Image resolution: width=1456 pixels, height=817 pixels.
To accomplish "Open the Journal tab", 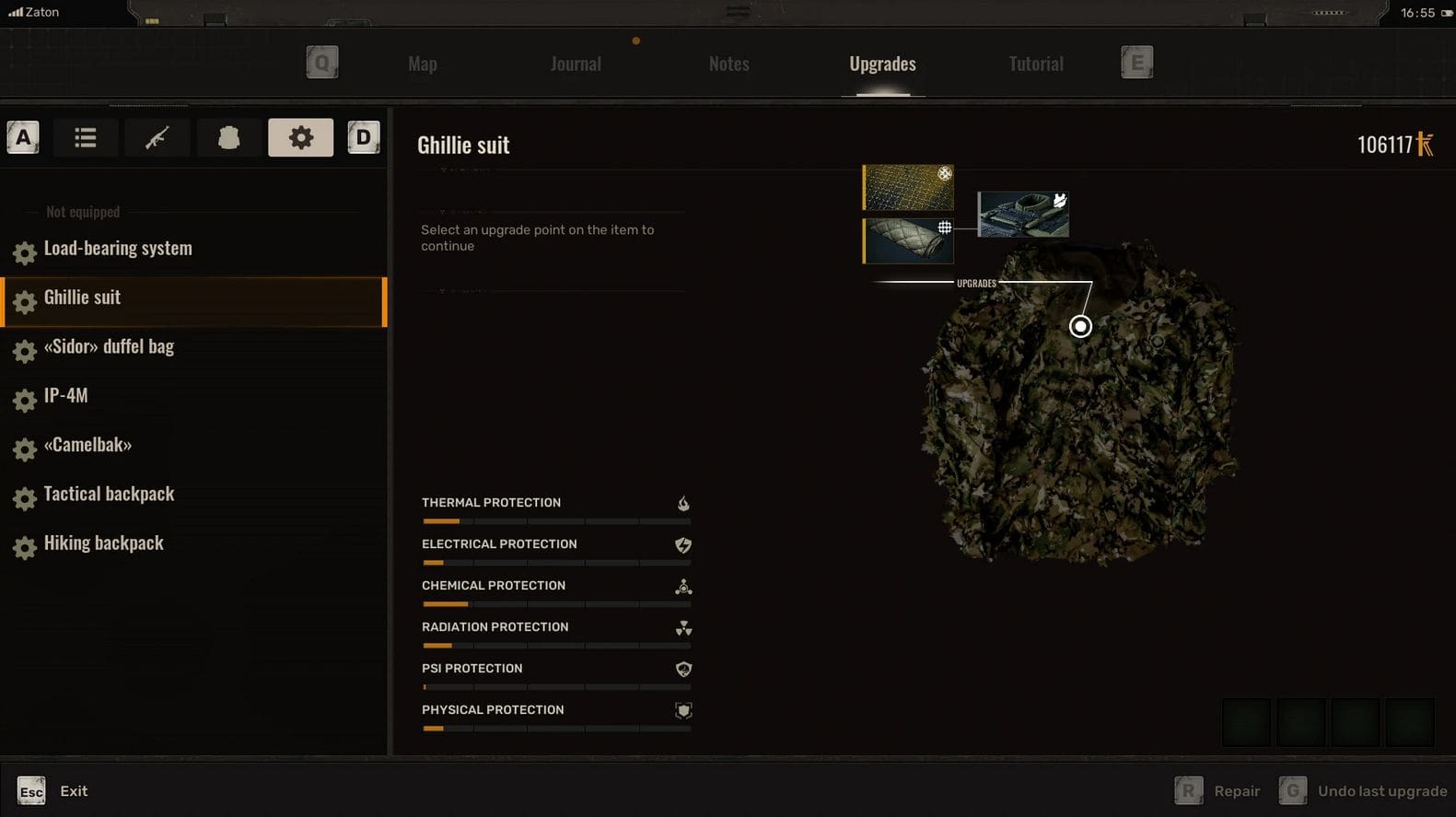I will (576, 64).
